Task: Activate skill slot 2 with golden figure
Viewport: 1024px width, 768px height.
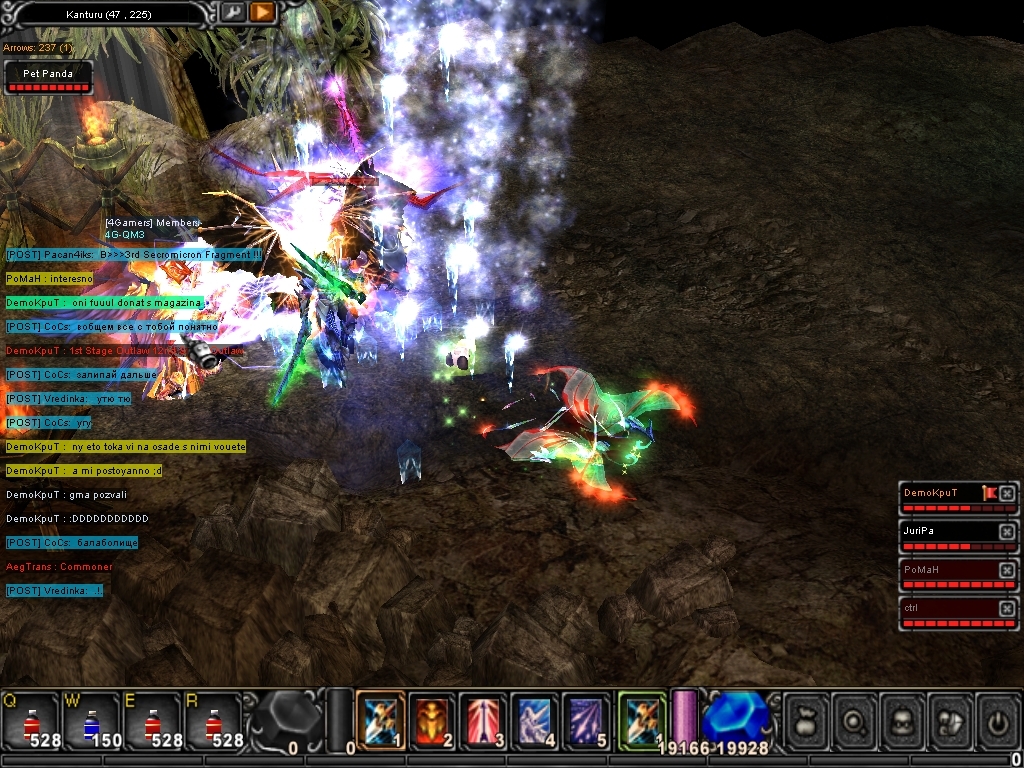Action: [433, 720]
